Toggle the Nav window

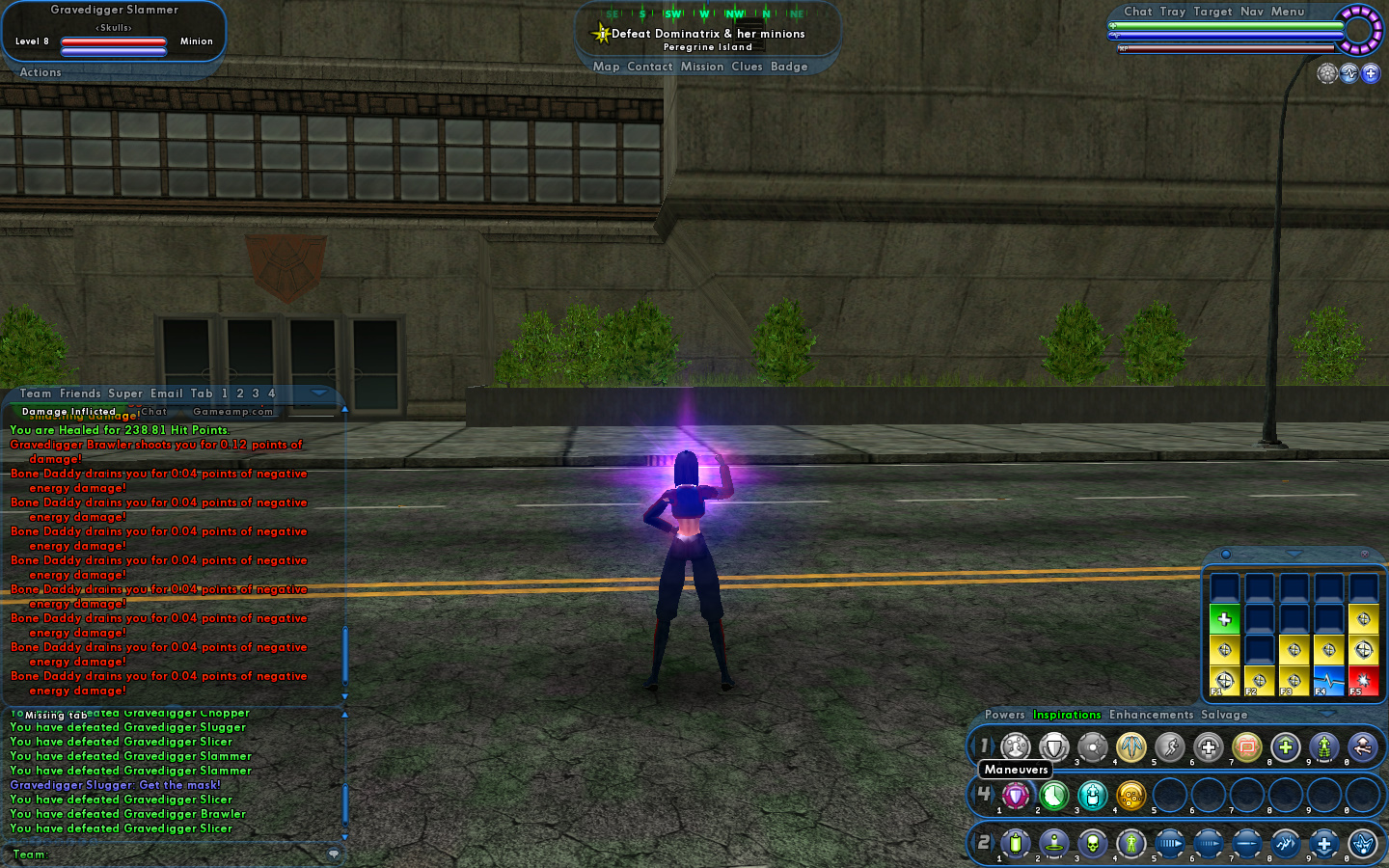[1251, 12]
